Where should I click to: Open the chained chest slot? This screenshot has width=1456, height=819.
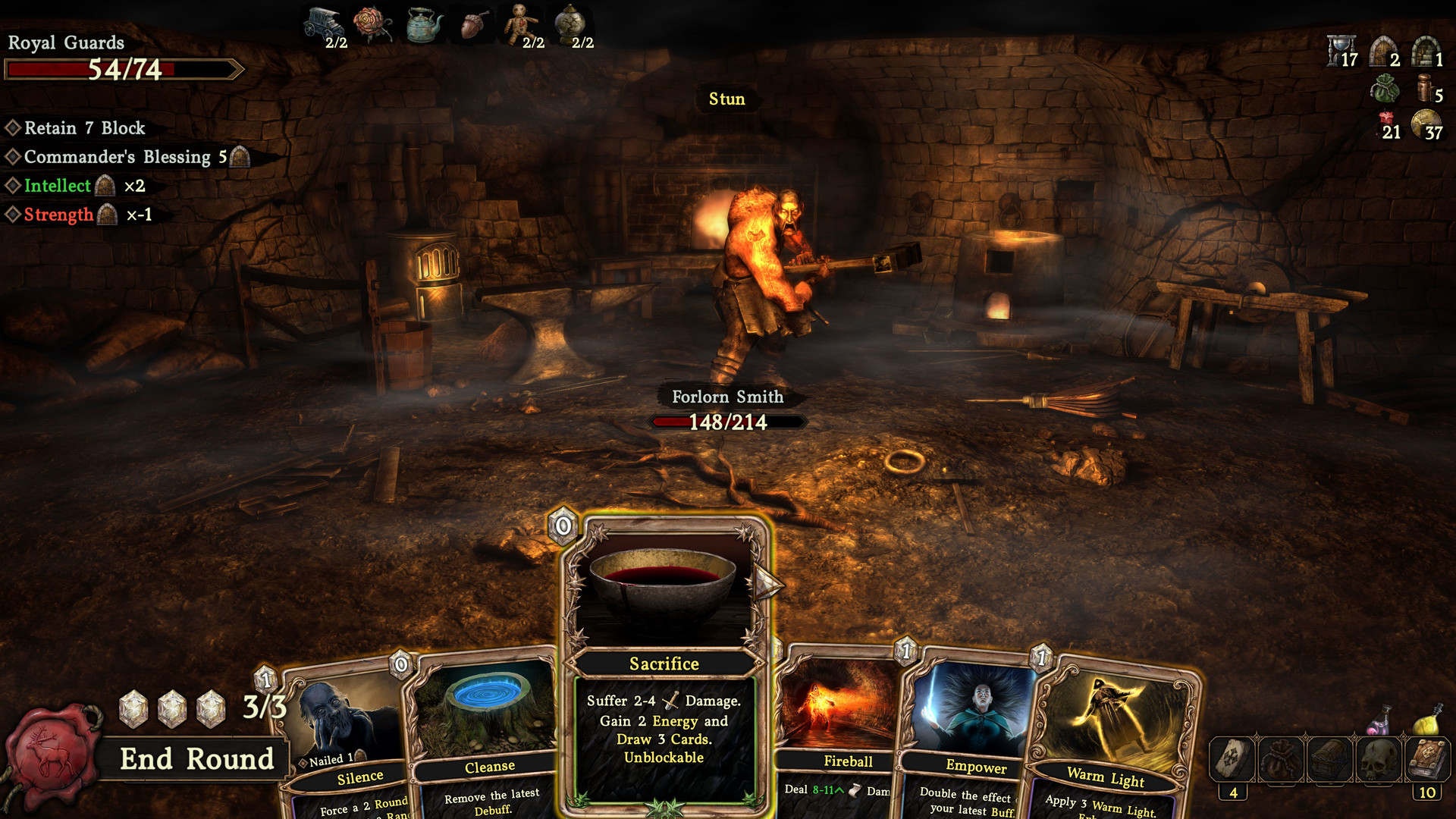1330,759
